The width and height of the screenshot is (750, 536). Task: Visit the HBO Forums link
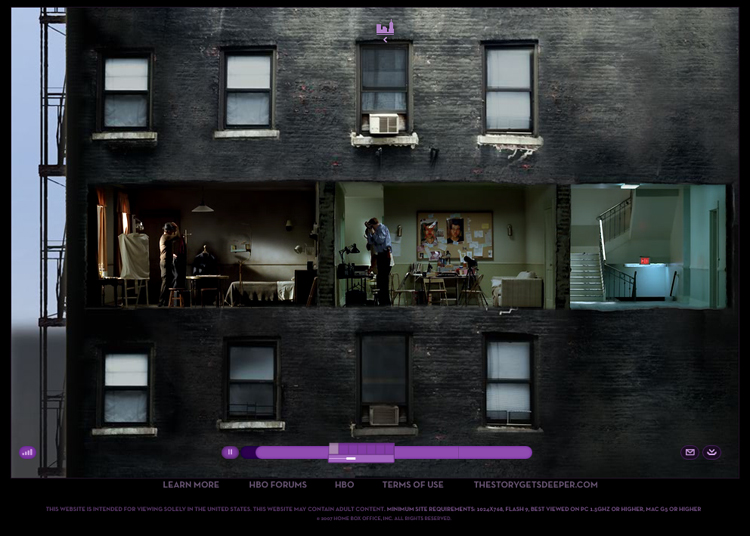(x=278, y=485)
